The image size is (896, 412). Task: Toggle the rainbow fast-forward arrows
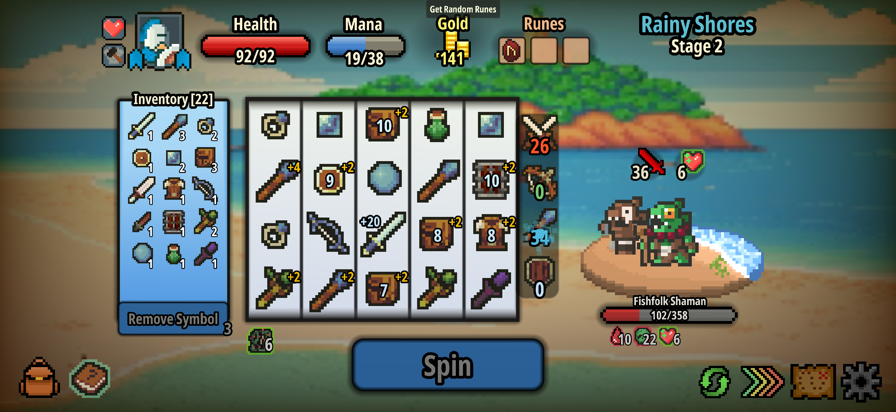click(x=762, y=381)
